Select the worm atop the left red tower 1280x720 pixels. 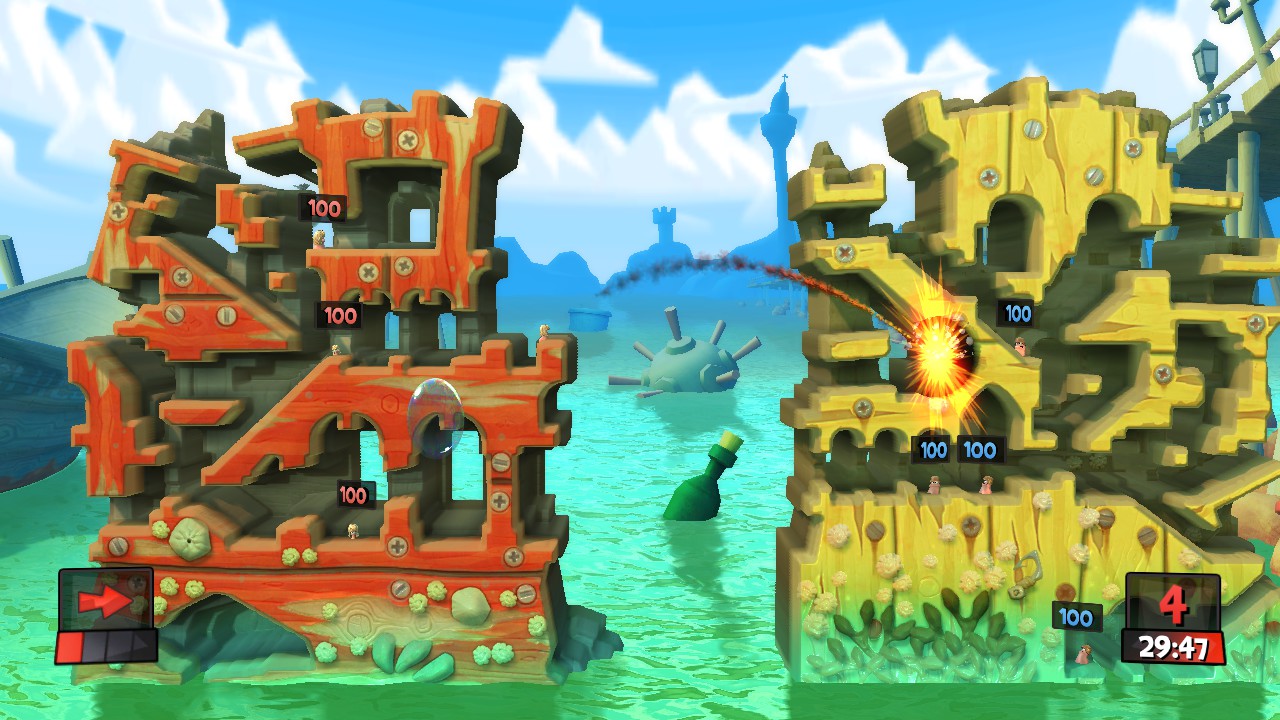tap(320, 237)
